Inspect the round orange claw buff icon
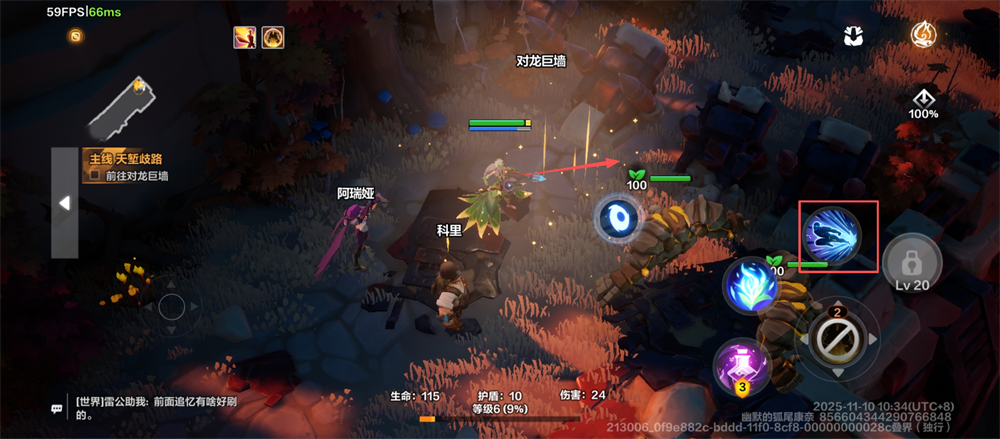1000x439 pixels. pos(273,38)
